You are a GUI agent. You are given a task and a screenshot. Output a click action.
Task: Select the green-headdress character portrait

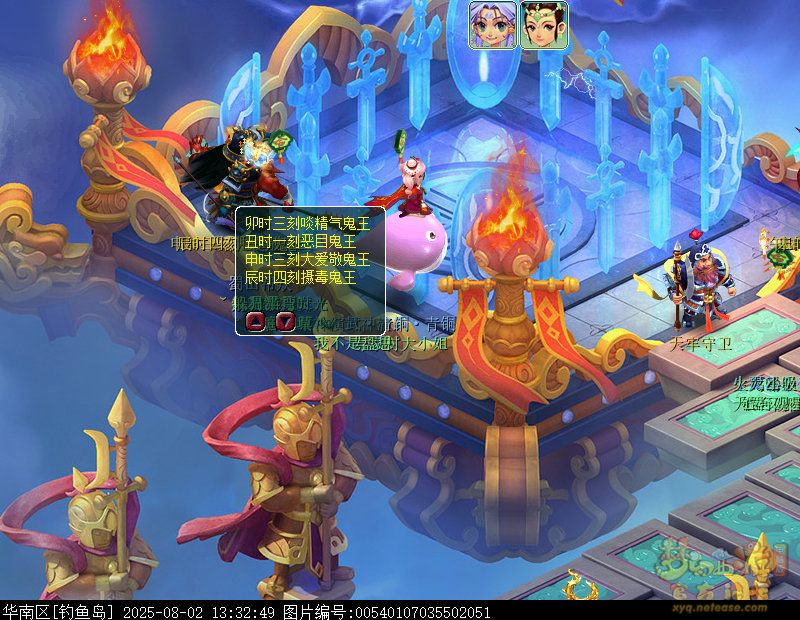tap(543, 25)
